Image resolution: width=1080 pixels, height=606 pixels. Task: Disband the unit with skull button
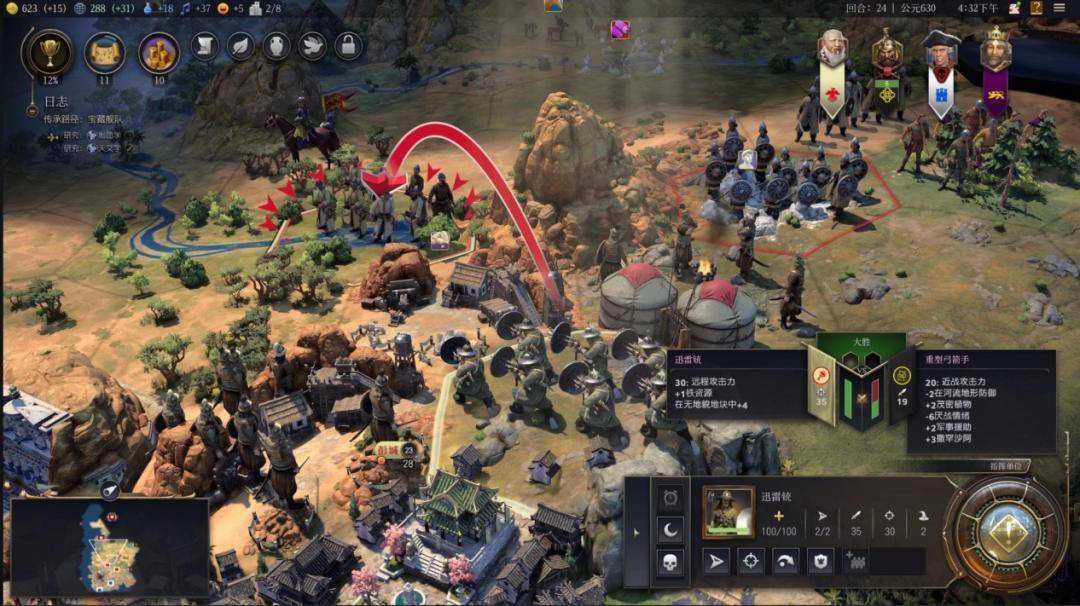pyautogui.click(x=670, y=562)
